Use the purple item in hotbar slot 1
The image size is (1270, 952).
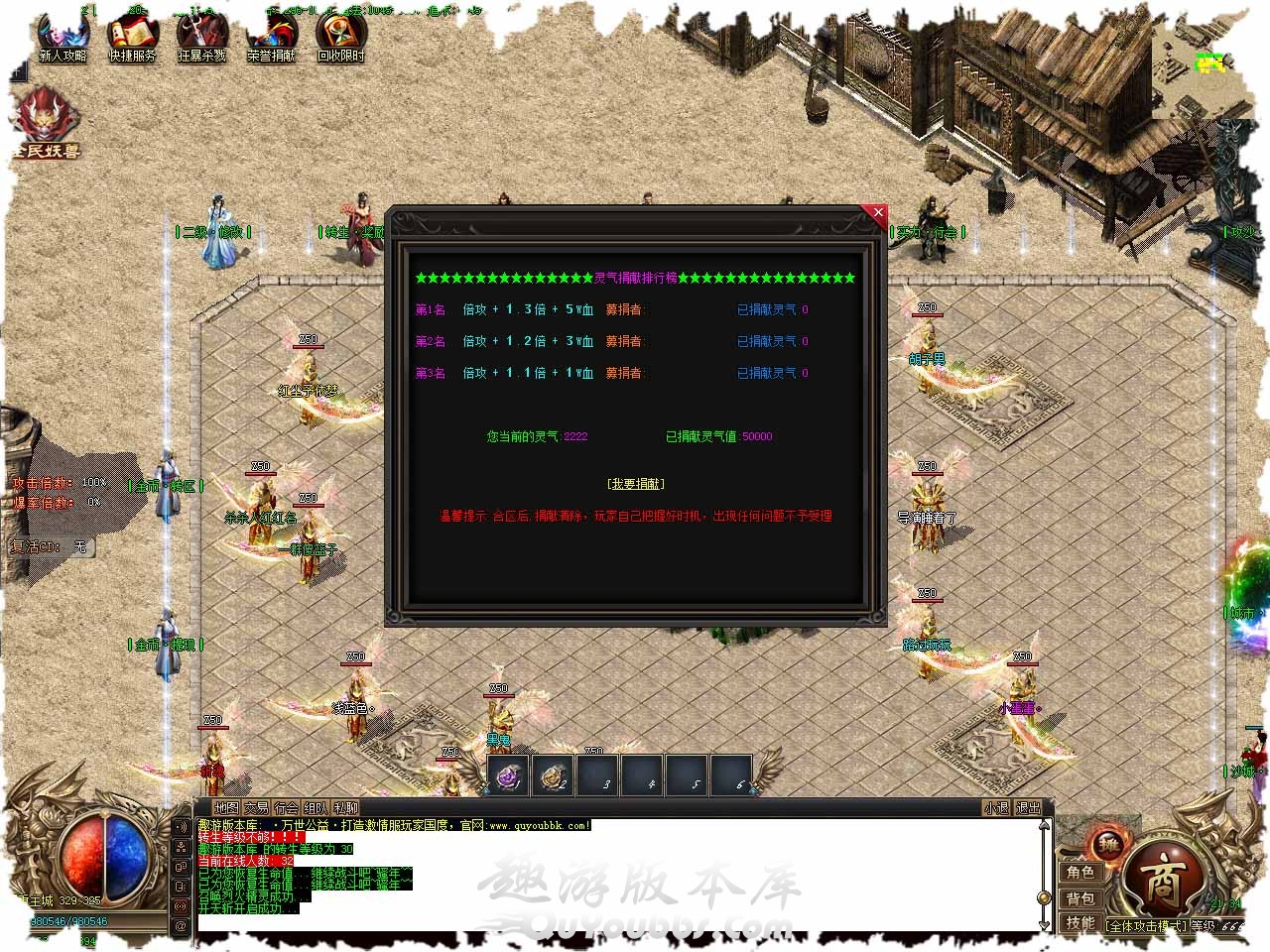tap(510, 776)
